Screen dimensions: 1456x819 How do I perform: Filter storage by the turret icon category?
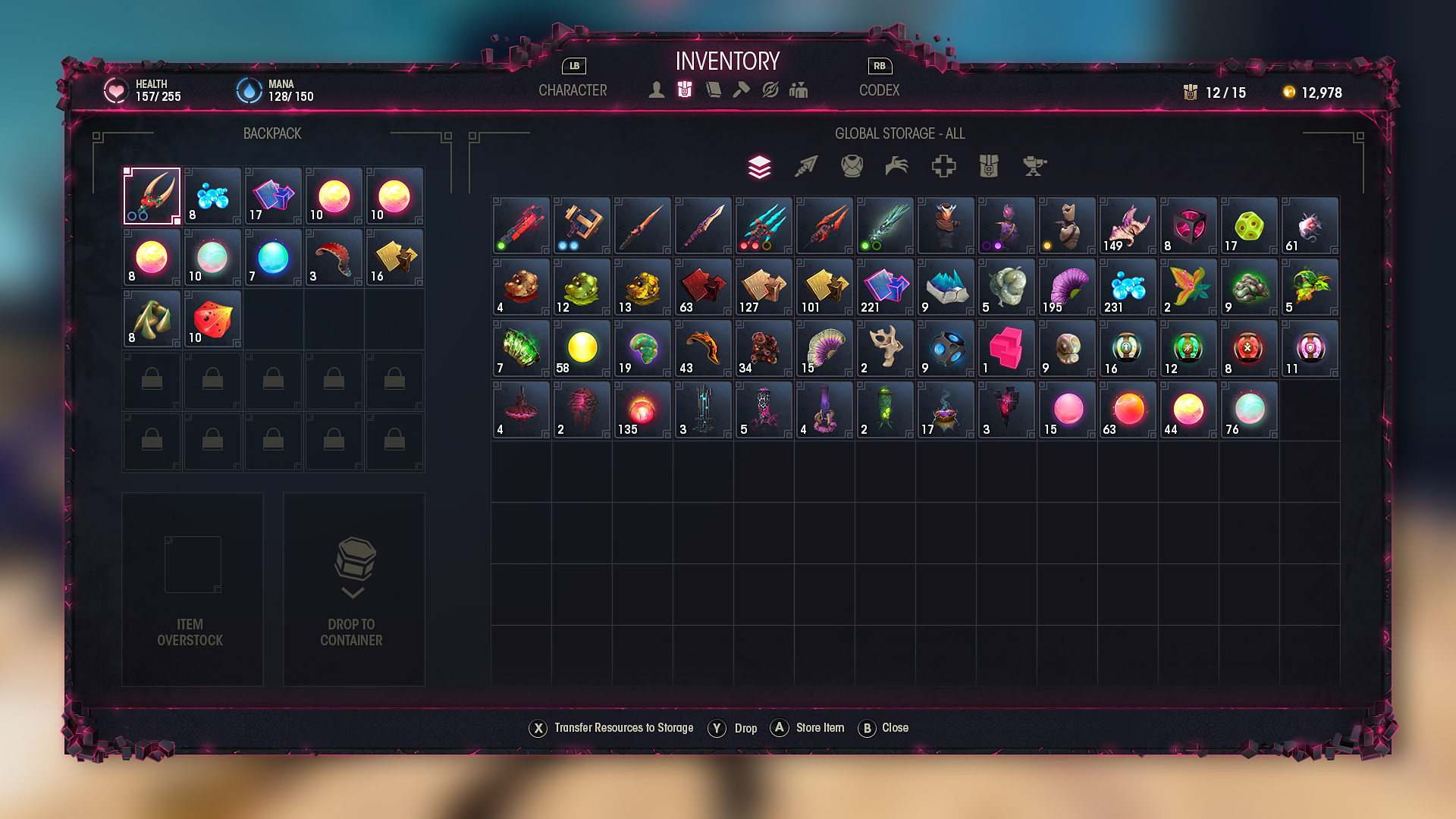pyautogui.click(x=1034, y=167)
